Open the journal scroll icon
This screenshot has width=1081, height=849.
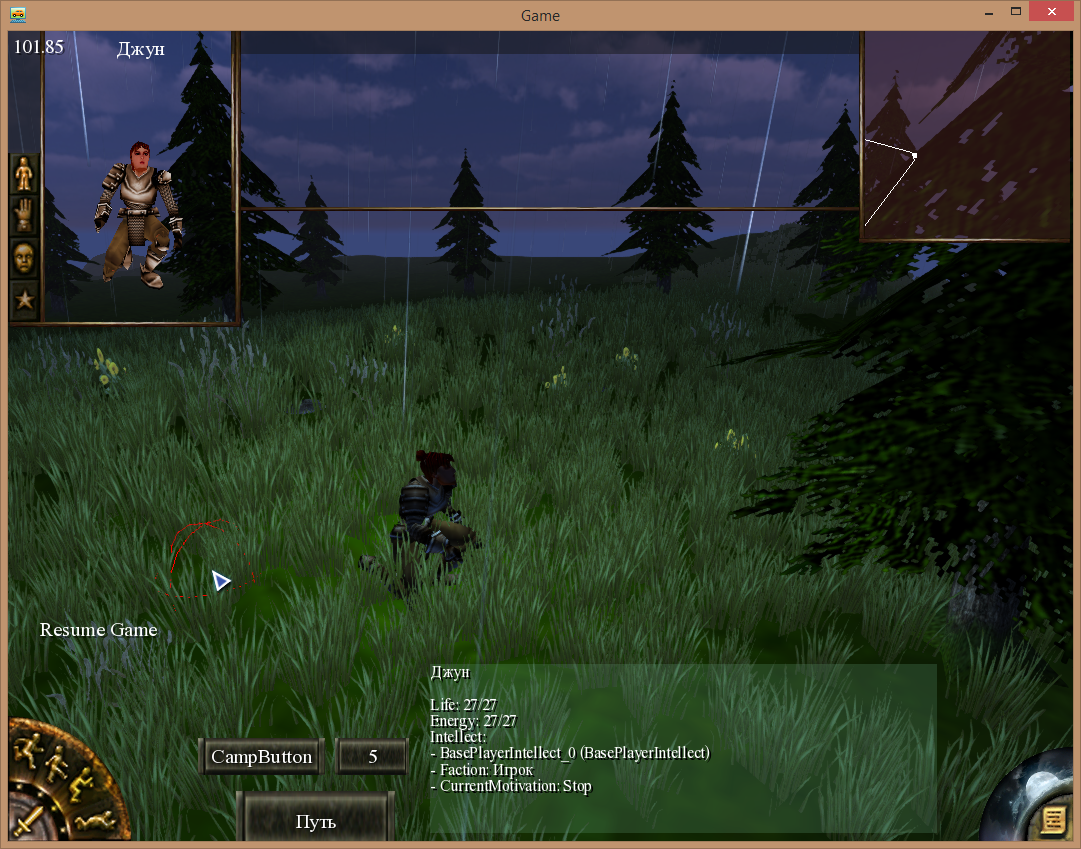[1051, 820]
